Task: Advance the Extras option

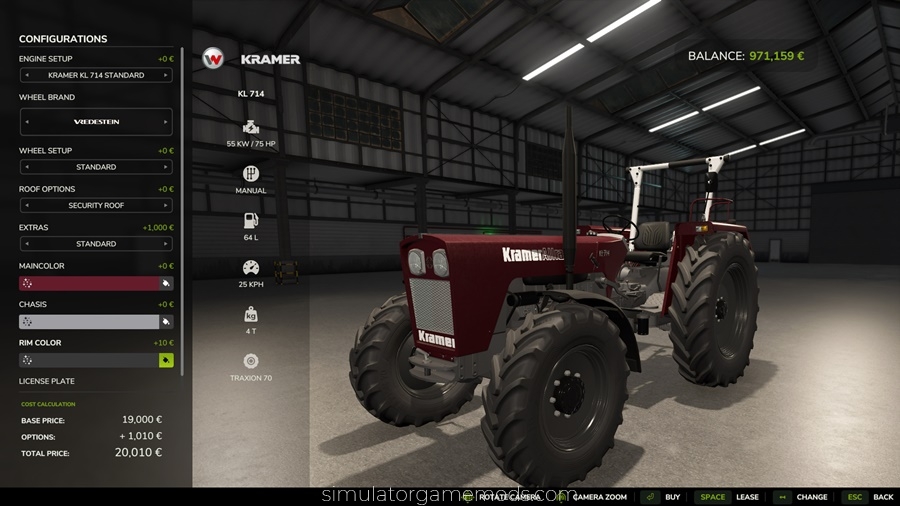Action: click(166, 244)
